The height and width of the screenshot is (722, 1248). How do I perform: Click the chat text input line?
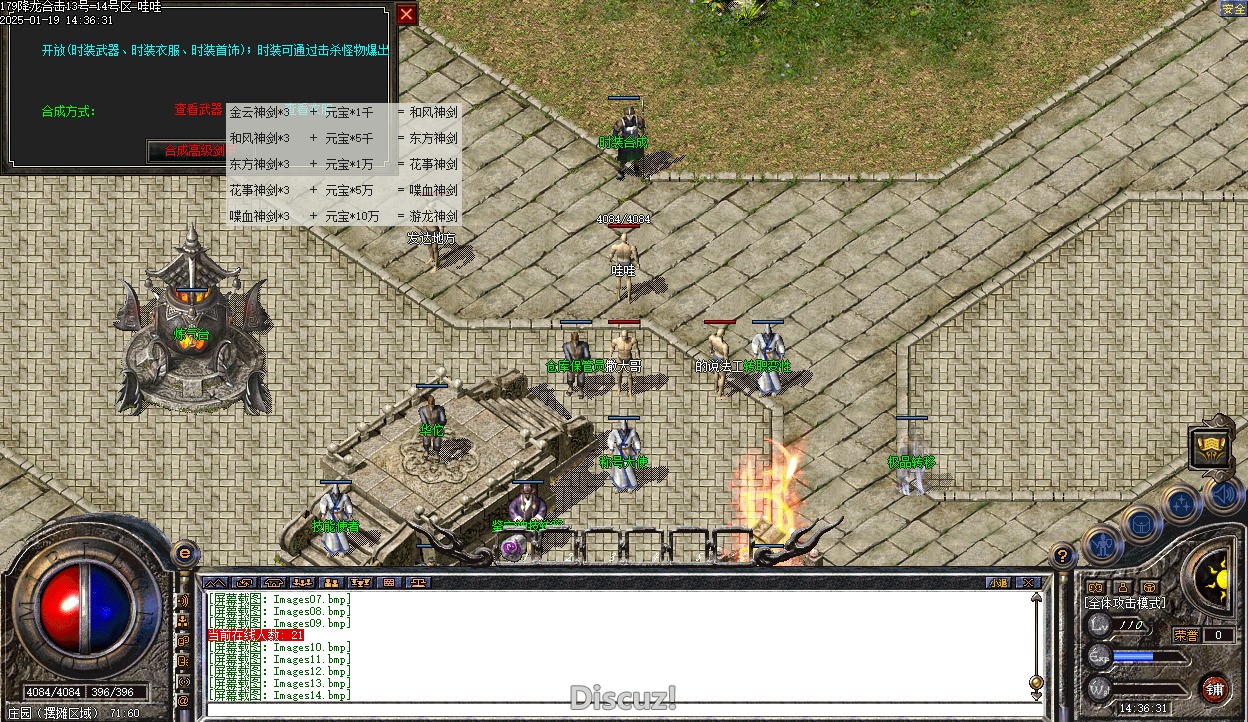coord(600,709)
